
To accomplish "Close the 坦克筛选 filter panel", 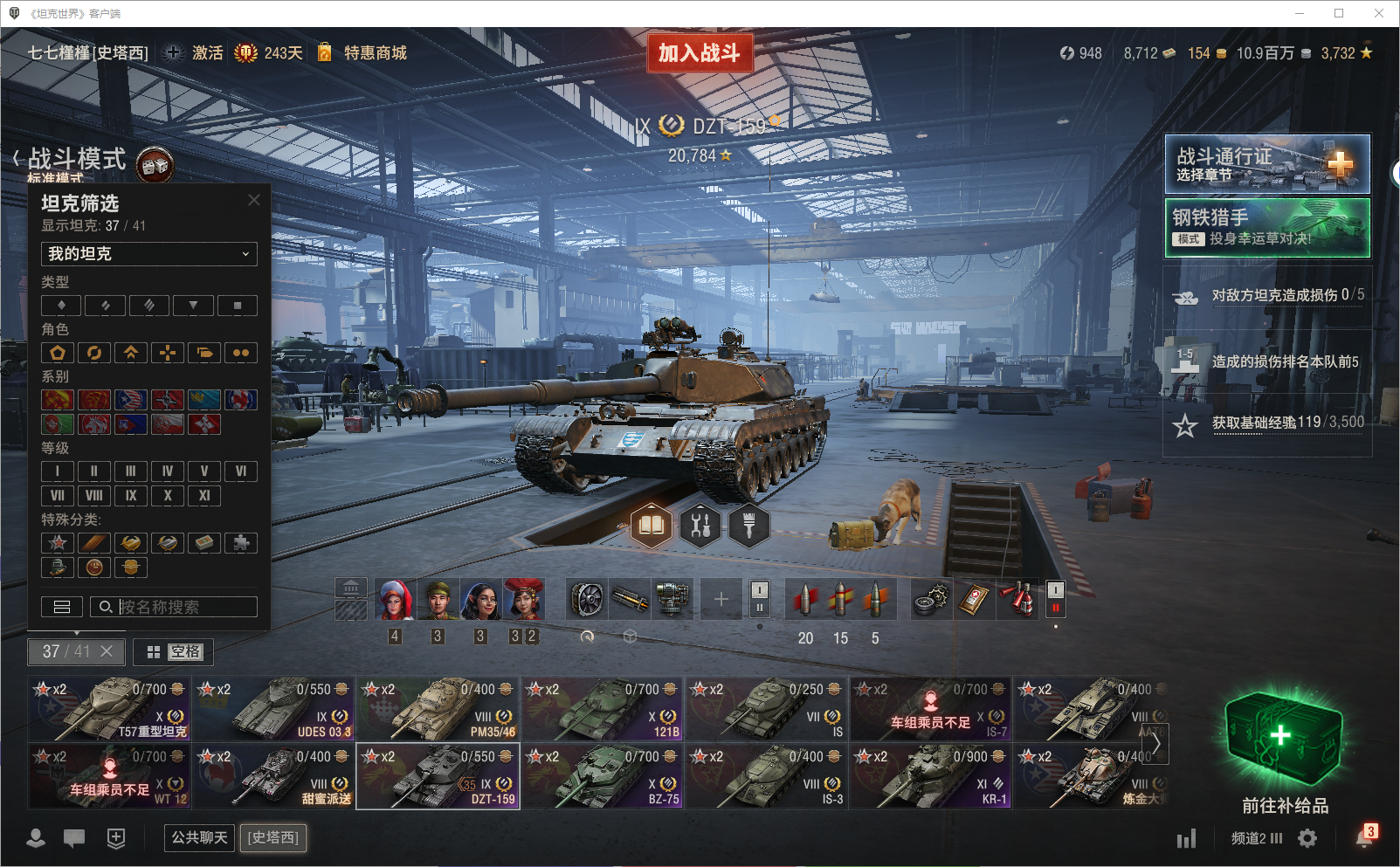I will click(254, 200).
